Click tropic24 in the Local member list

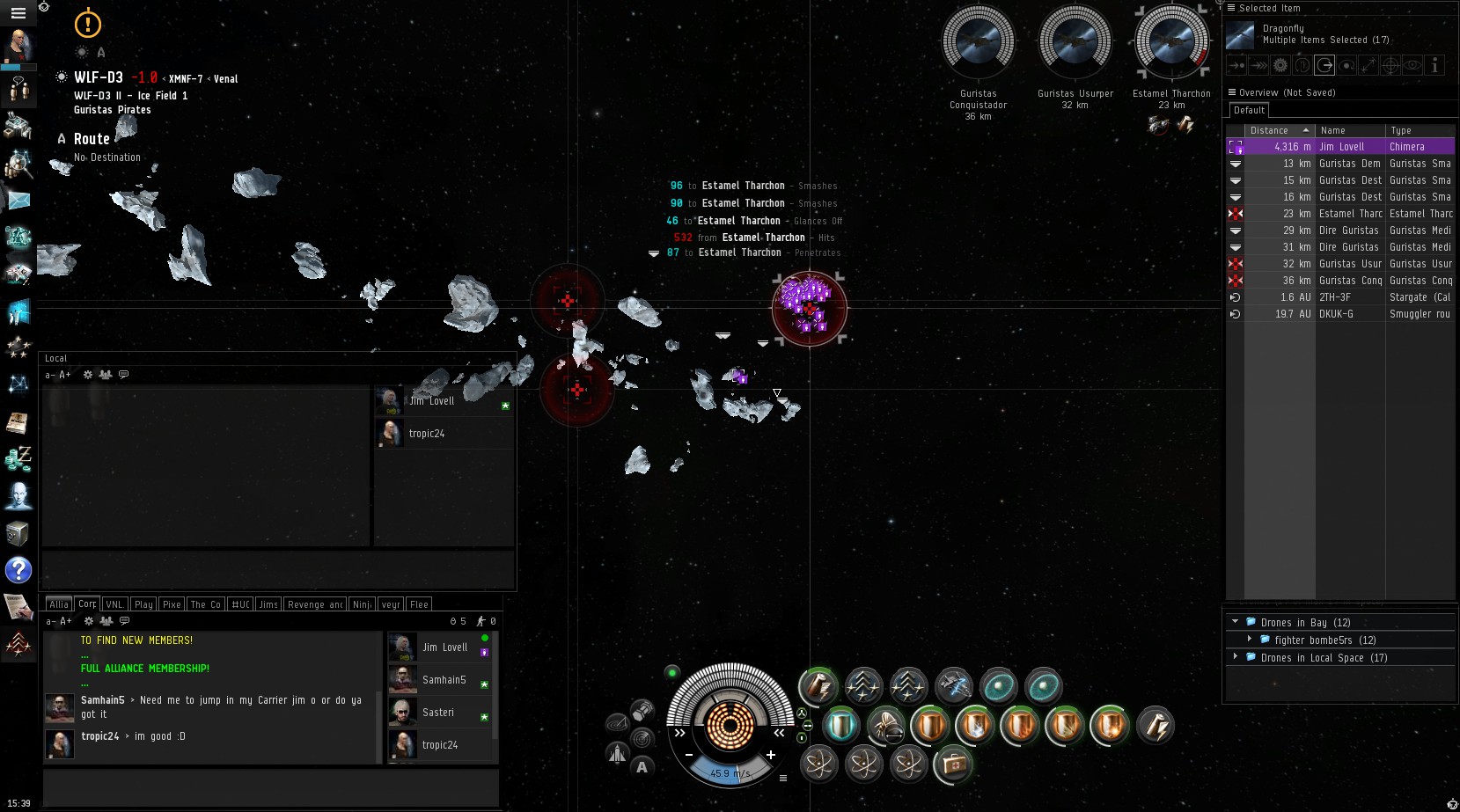[426, 434]
